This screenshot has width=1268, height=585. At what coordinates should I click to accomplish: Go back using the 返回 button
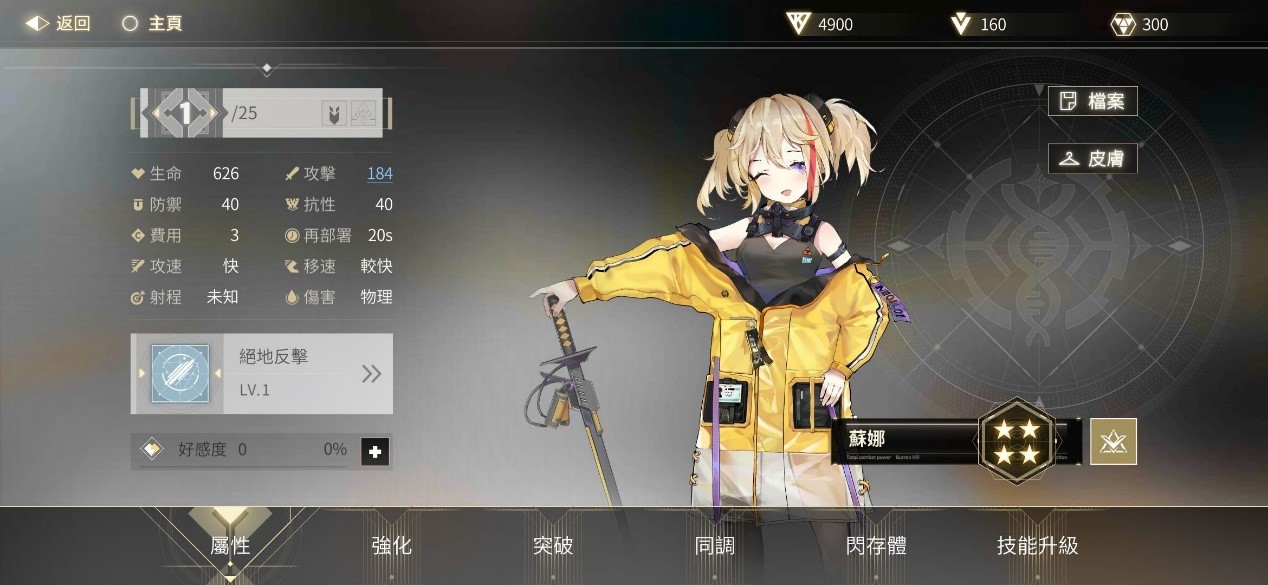tap(58, 23)
